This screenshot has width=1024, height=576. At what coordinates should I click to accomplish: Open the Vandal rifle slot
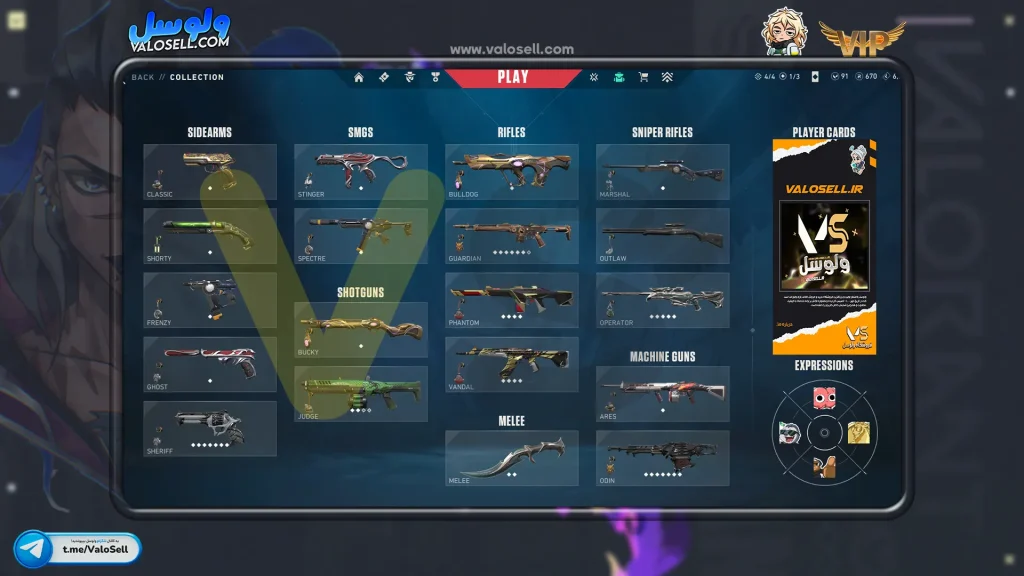[x=512, y=364]
